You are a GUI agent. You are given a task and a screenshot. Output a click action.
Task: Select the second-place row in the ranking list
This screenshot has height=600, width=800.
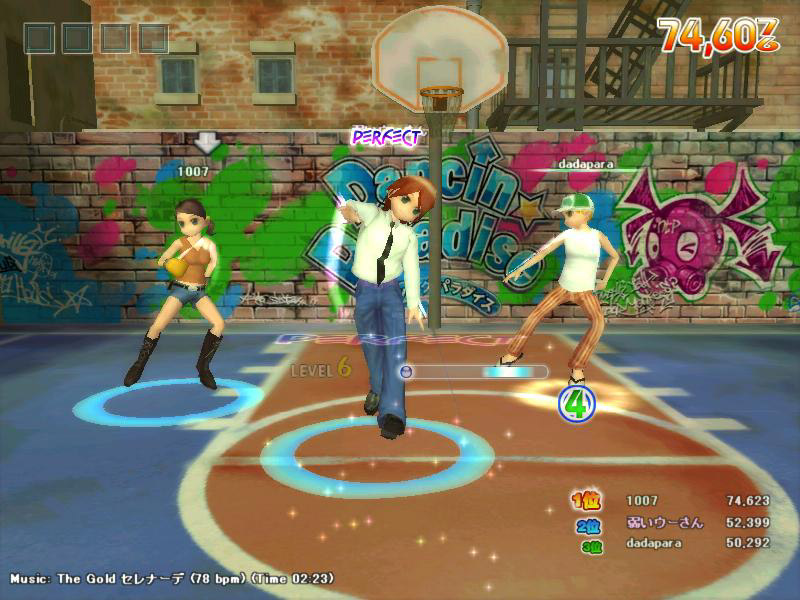[x=670, y=522]
